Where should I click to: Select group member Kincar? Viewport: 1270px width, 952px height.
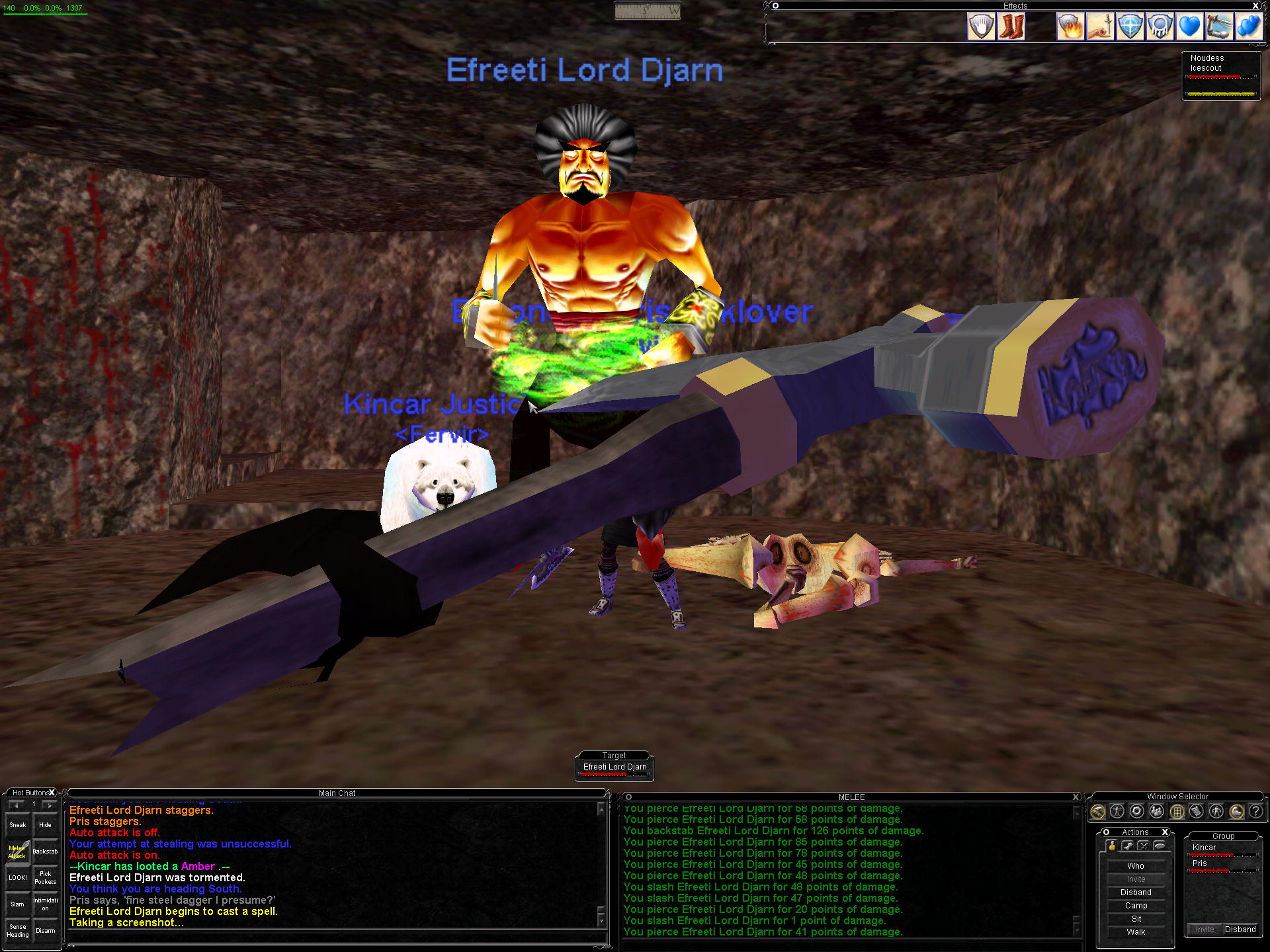coord(1204,848)
